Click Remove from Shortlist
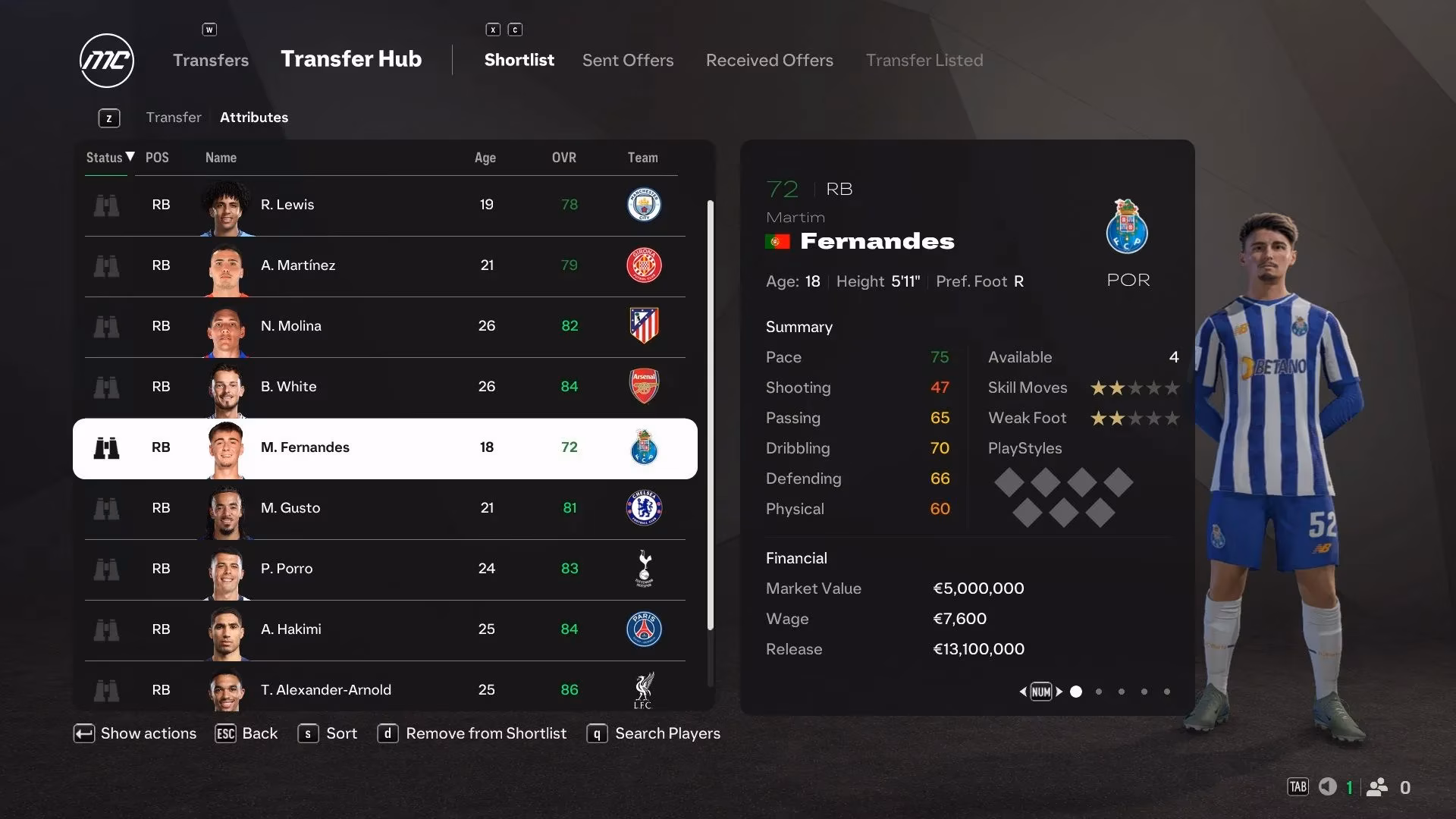The height and width of the screenshot is (819, 1456). (472, 733)
